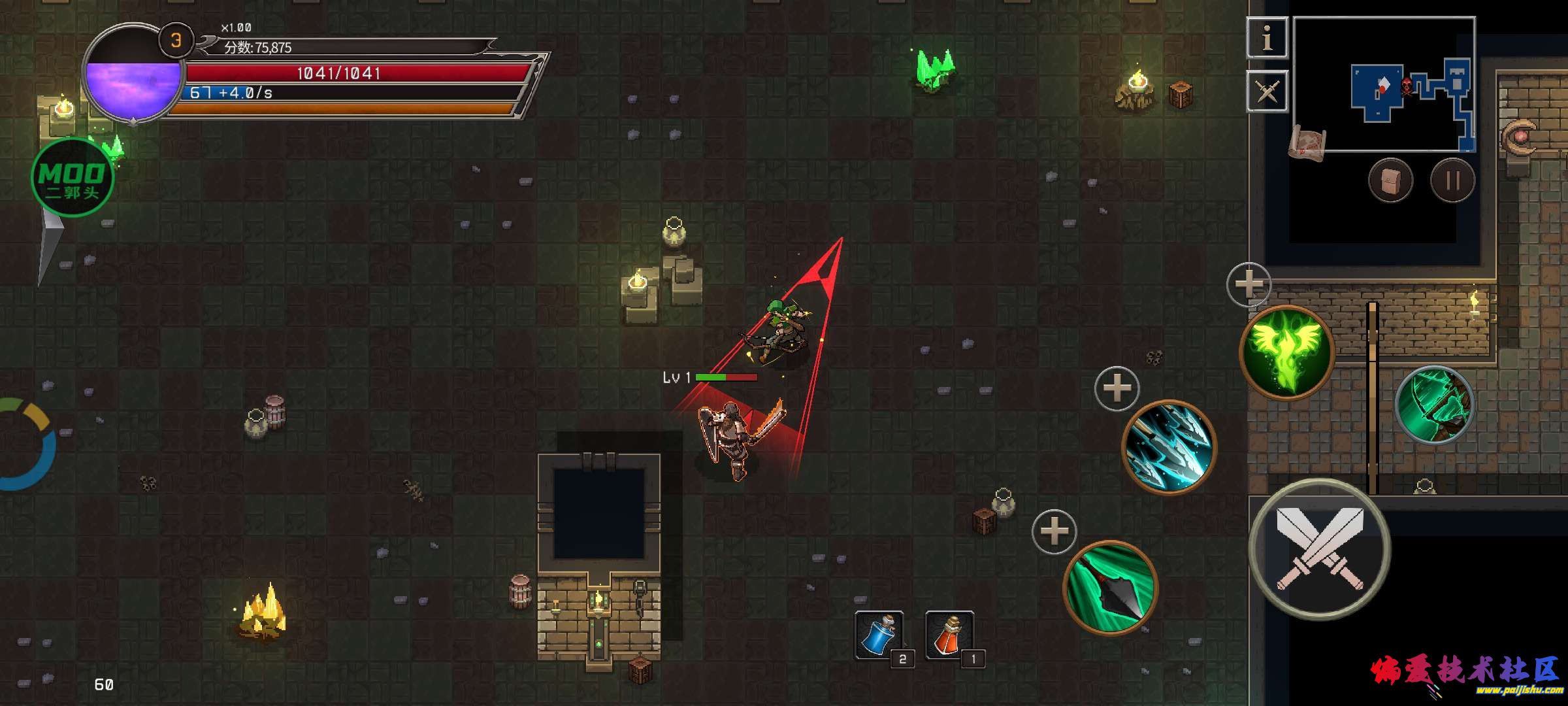The height and width of the screenshot is (706, 1568).
Task: Use the red health potion
Action: pyautogui.click(x=949, y=634)
